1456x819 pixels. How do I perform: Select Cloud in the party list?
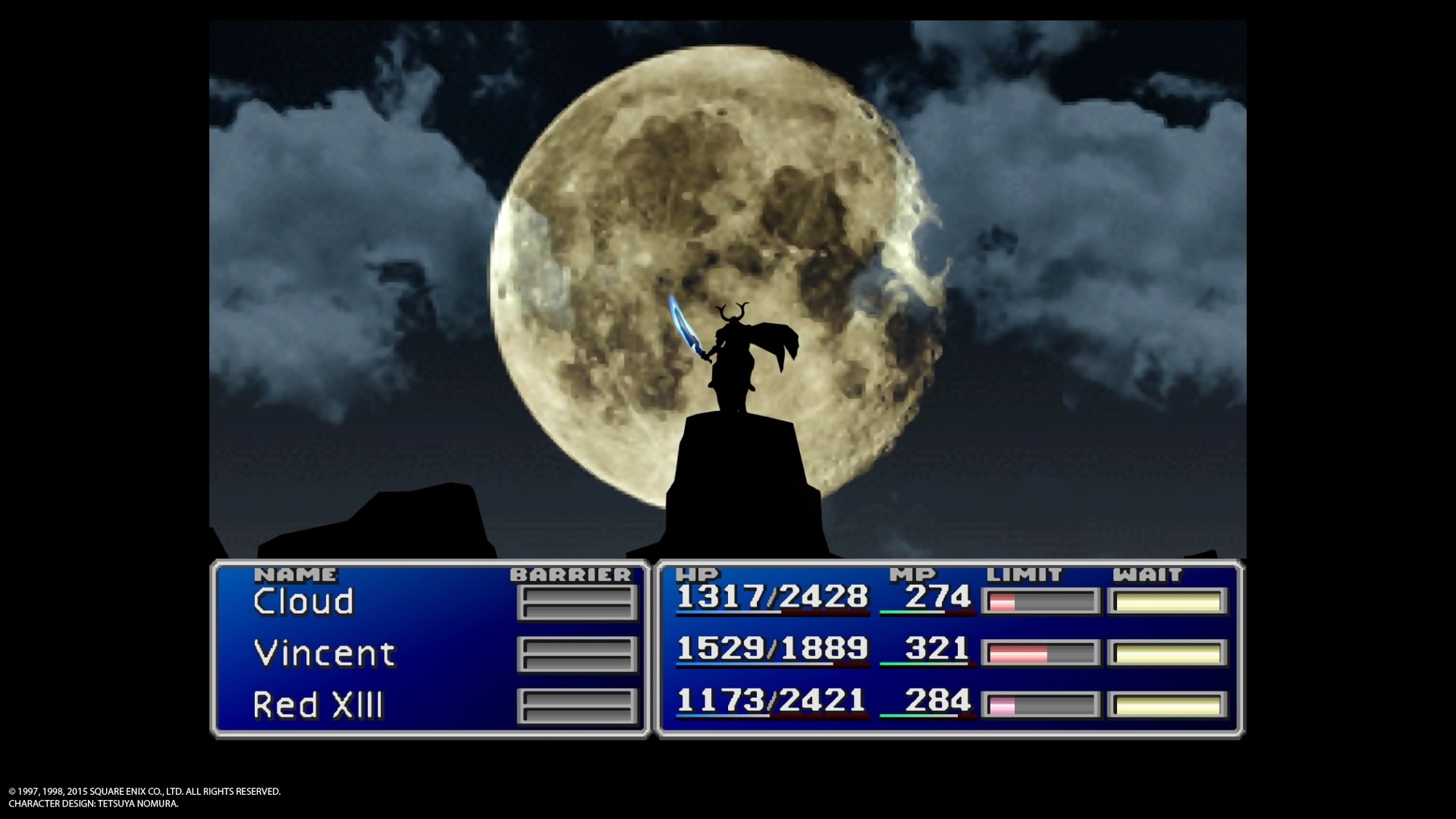click(x=303, y=602)
